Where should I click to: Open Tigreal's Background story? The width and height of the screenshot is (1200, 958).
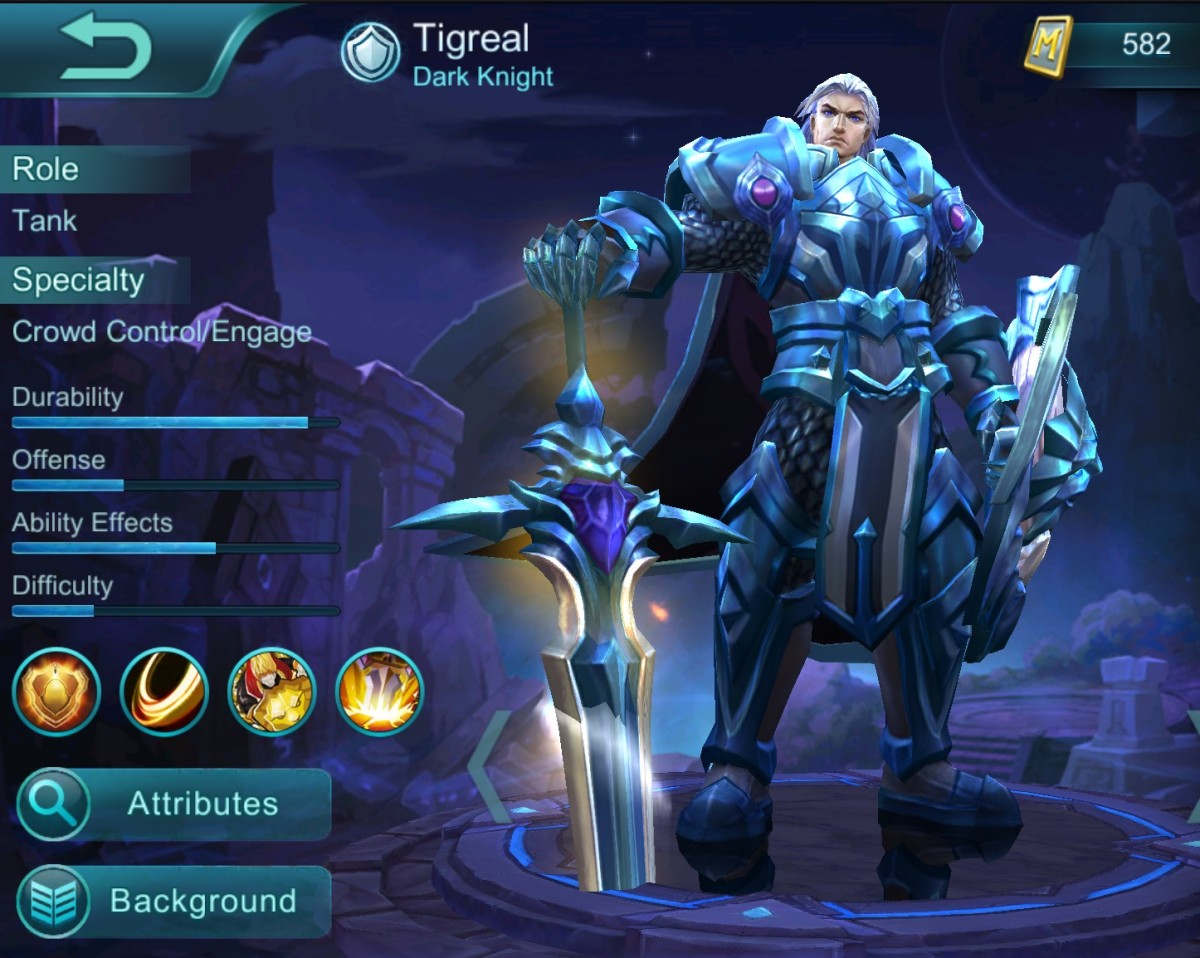coord(174,901)
